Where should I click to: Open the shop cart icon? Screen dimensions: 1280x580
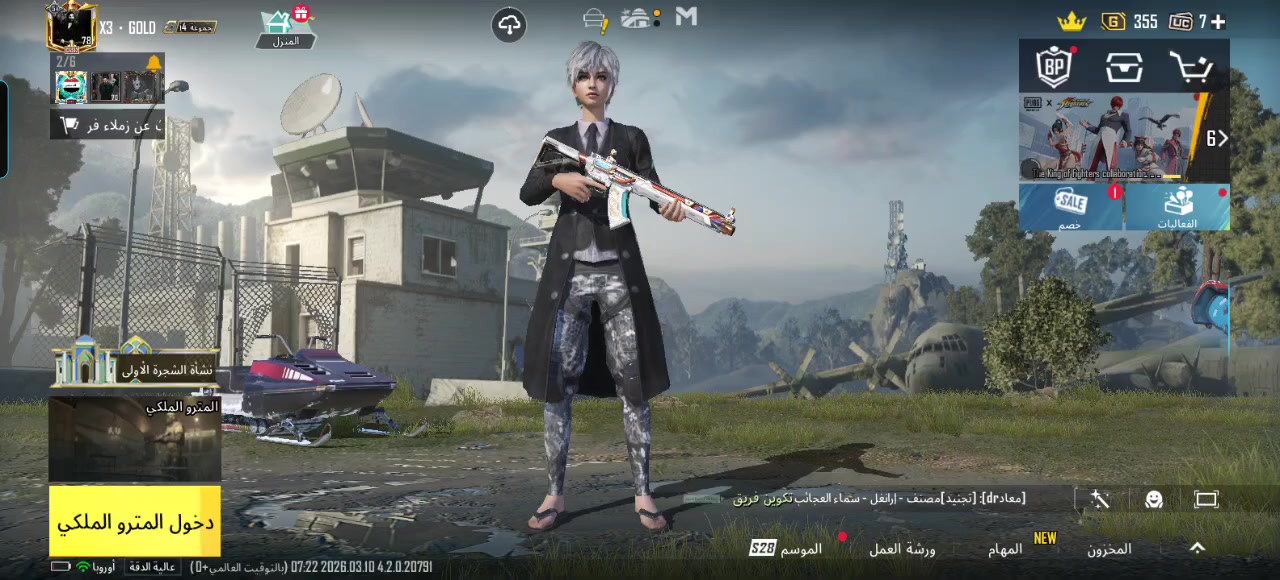(1191, 67)
